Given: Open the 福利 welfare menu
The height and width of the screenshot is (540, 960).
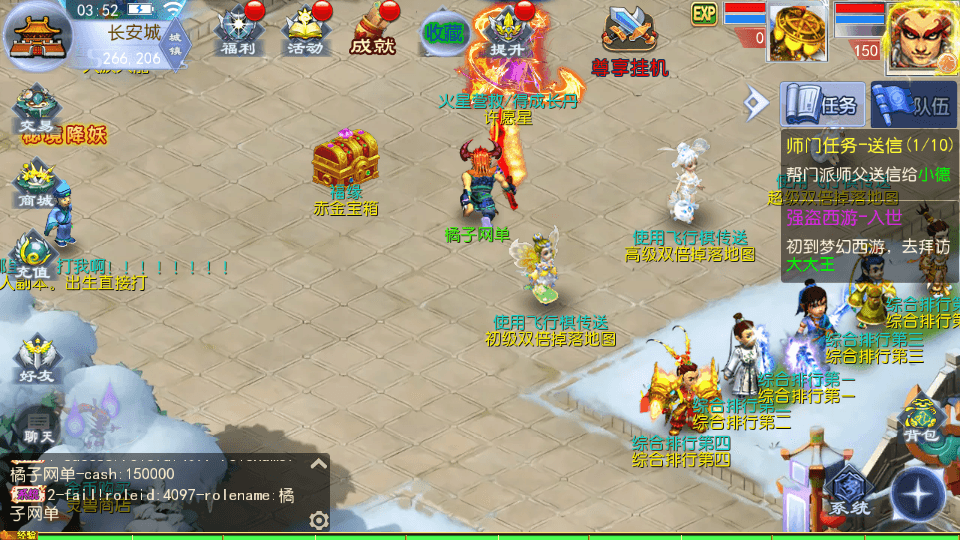Looking at the screenshot, I should click(x=238, y=31).
